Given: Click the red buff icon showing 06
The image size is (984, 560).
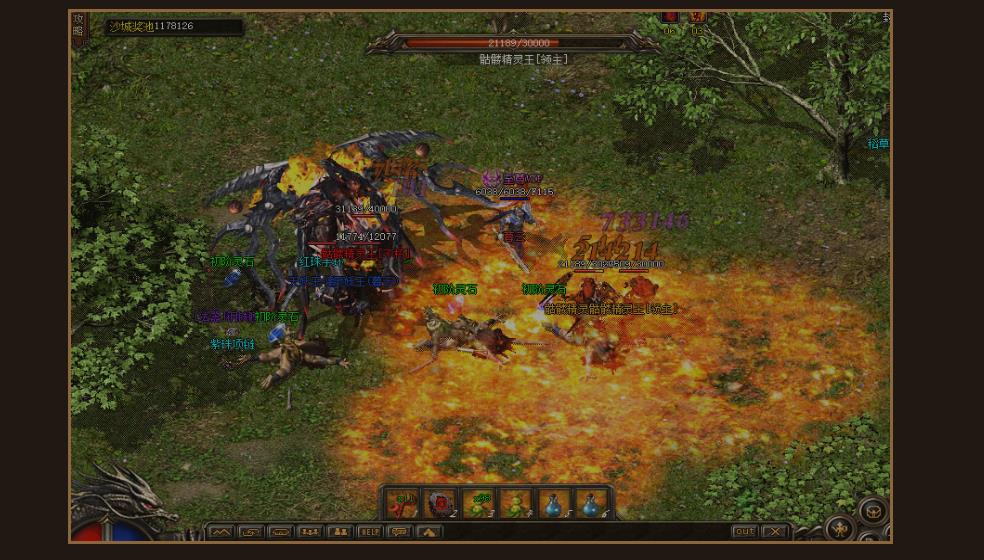Looking at the screenshot, I should [670, 18].
